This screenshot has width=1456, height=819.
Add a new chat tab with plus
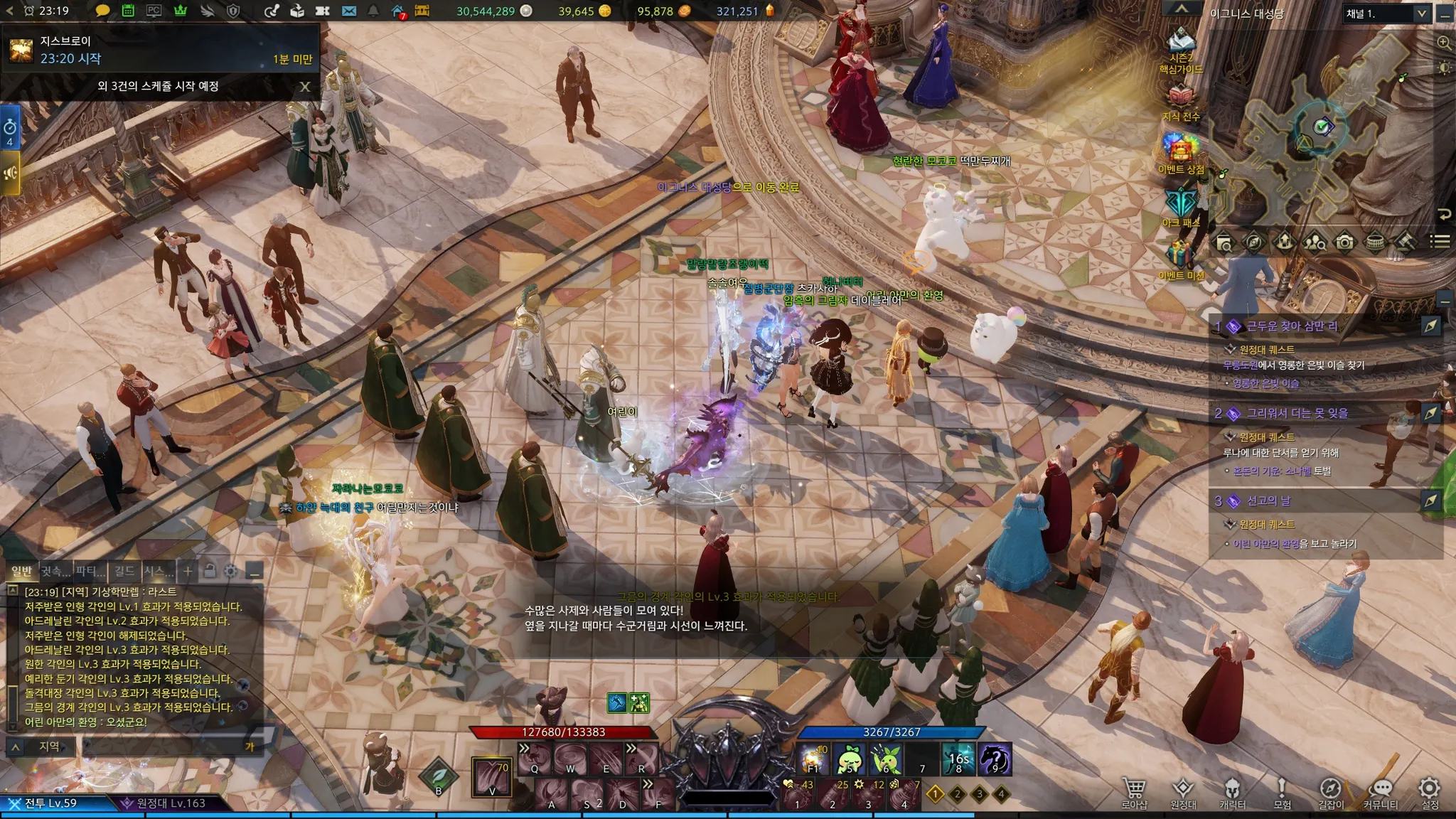pos(188,571)
